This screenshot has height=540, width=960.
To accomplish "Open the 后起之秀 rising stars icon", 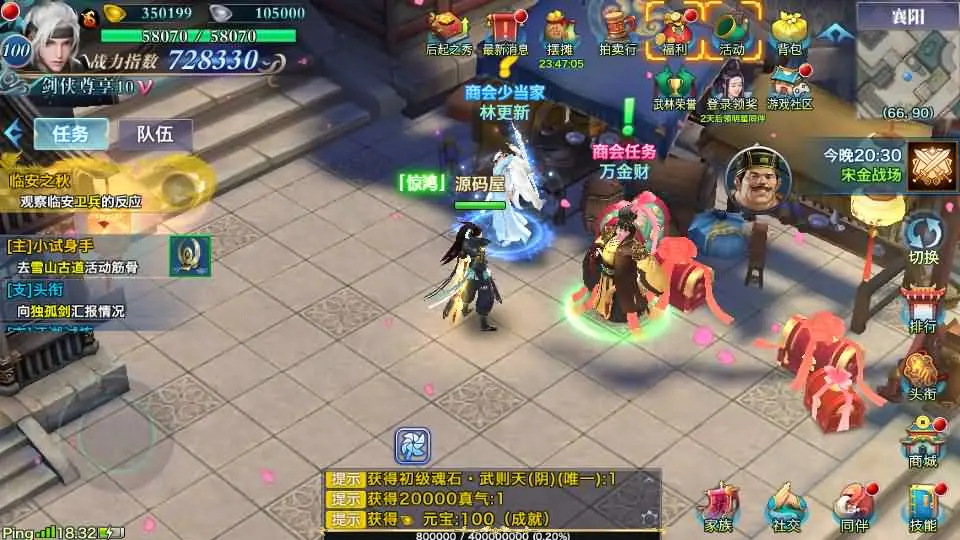I will (448, 28).
